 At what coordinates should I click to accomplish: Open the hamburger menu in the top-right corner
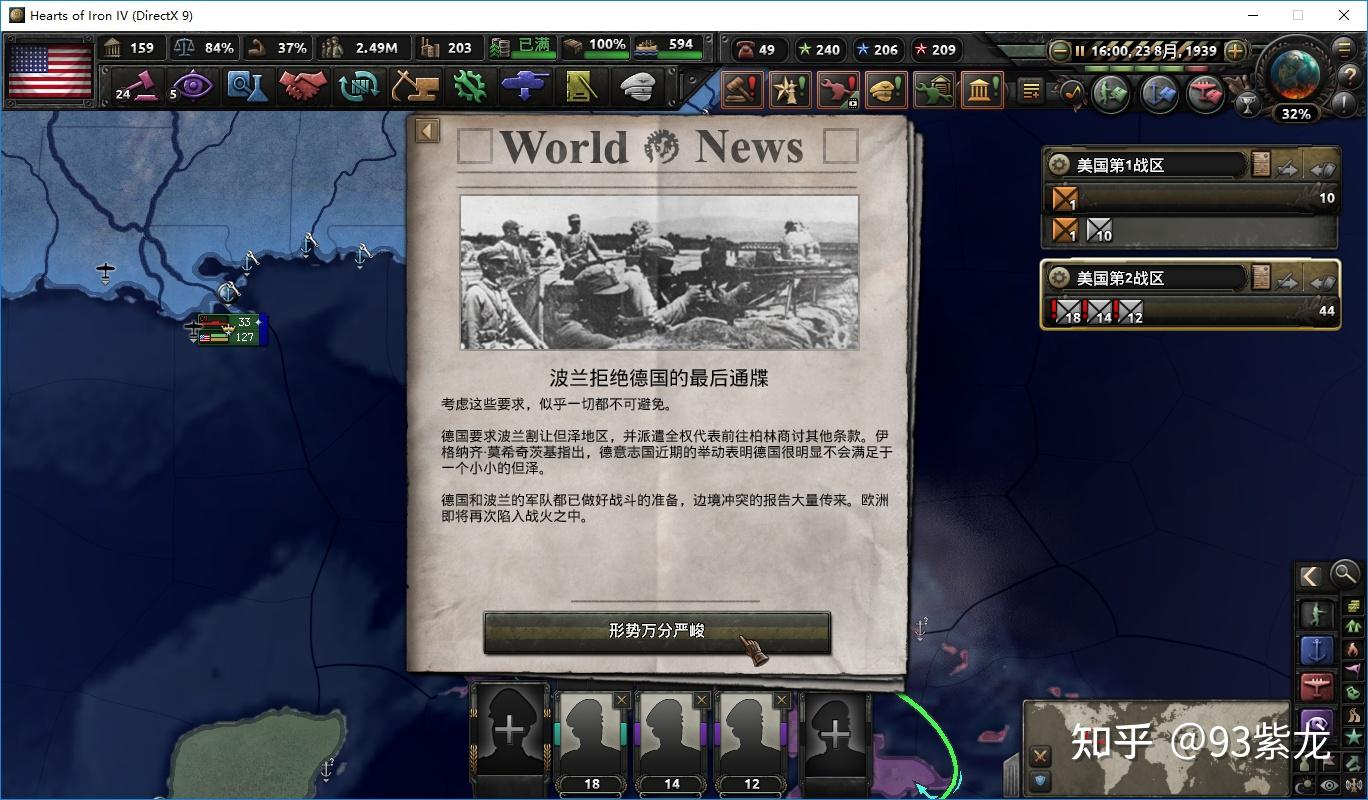pyautogui.click(x=1343, y=47)
